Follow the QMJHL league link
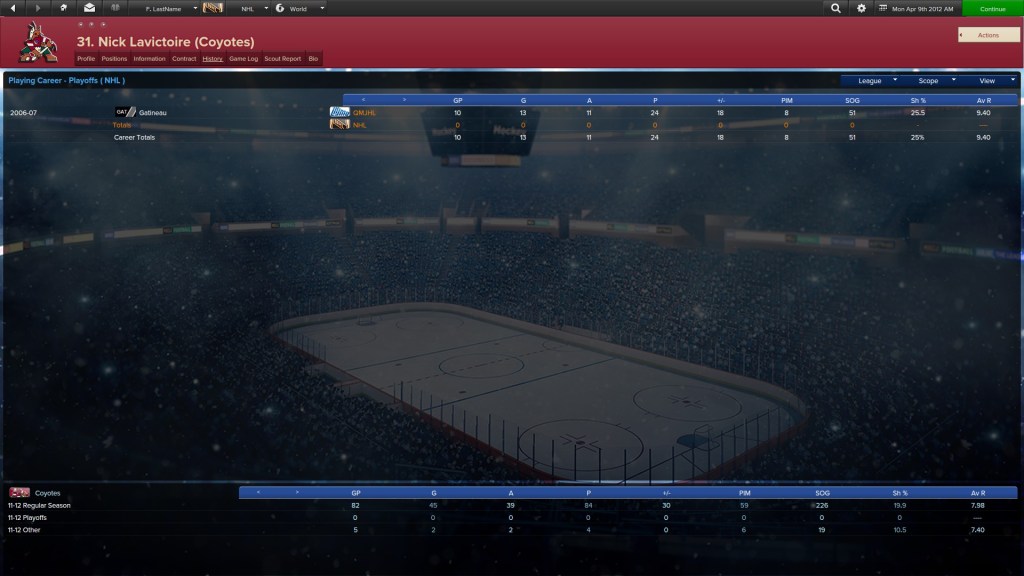 tap(364, 112)
